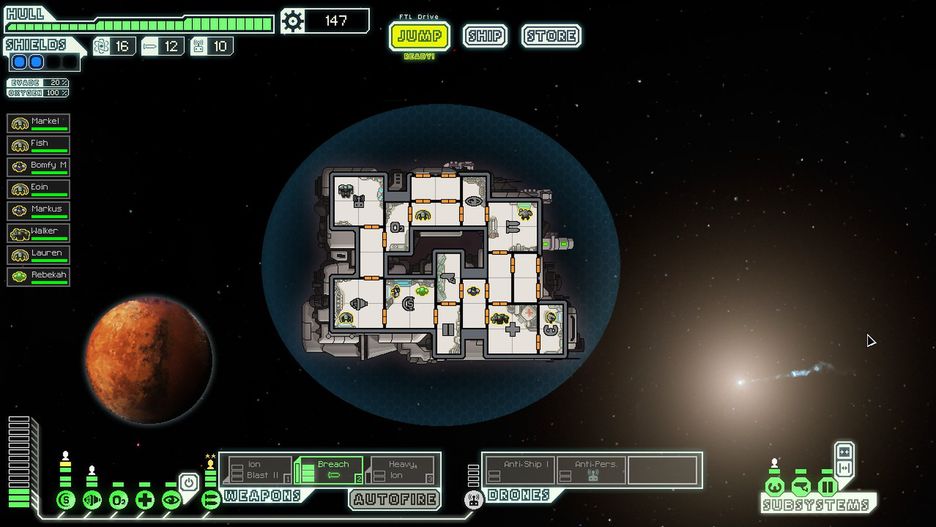Toggle the Autofire button

394,497
